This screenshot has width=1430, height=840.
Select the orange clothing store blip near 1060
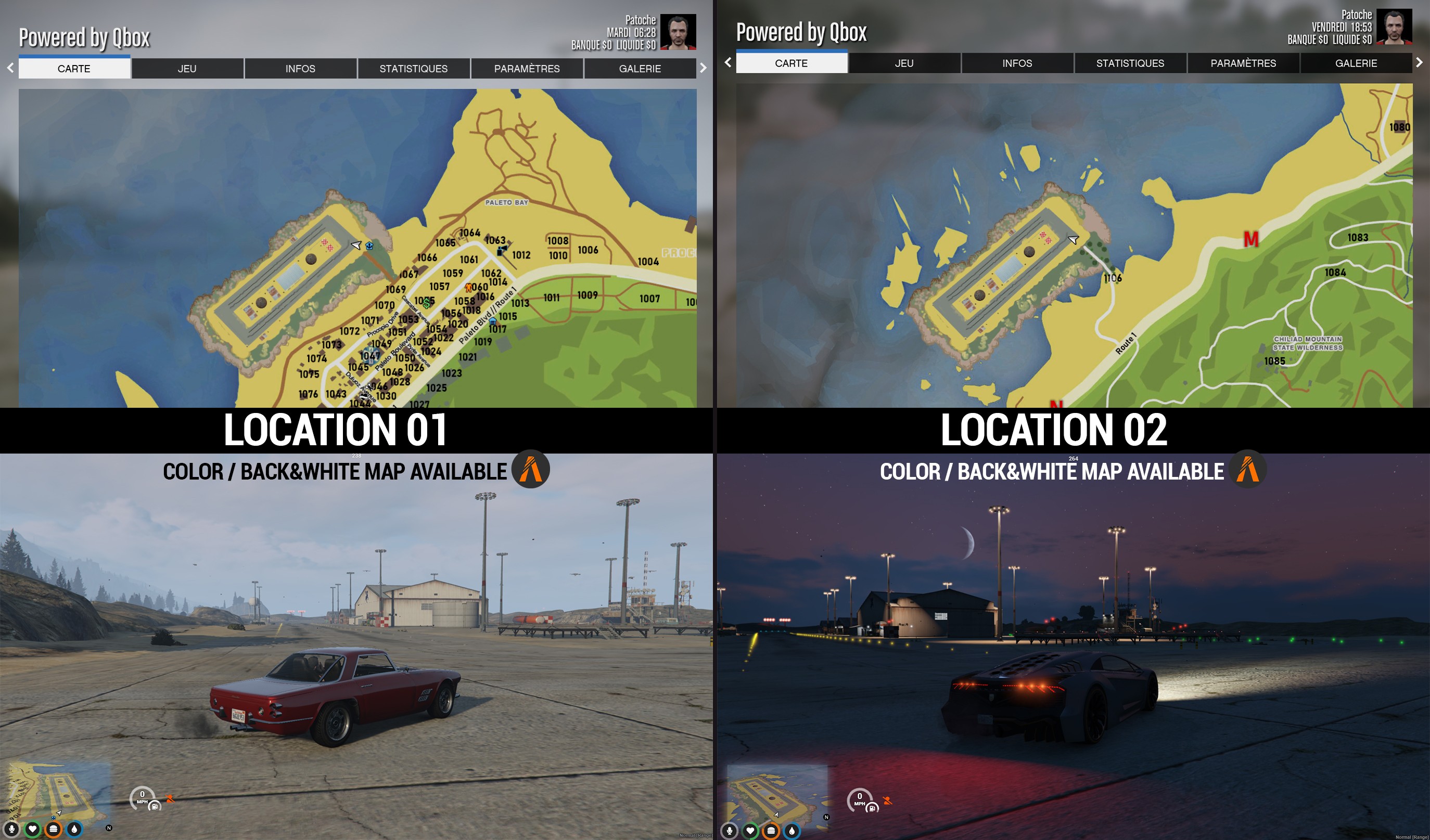[x=469, y=289]
